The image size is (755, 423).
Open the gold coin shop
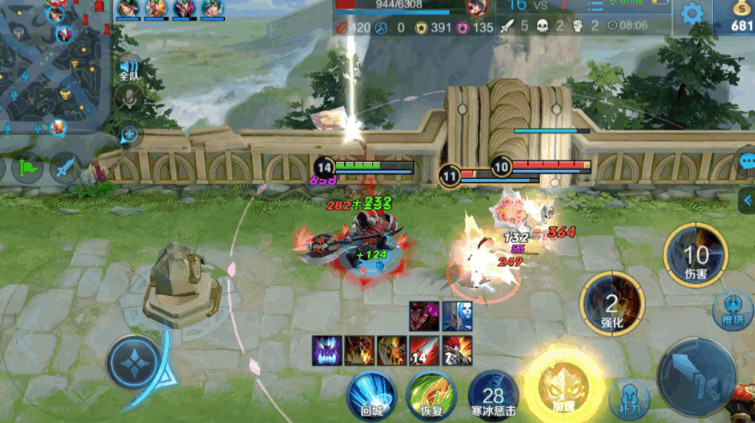coord(738,17)
